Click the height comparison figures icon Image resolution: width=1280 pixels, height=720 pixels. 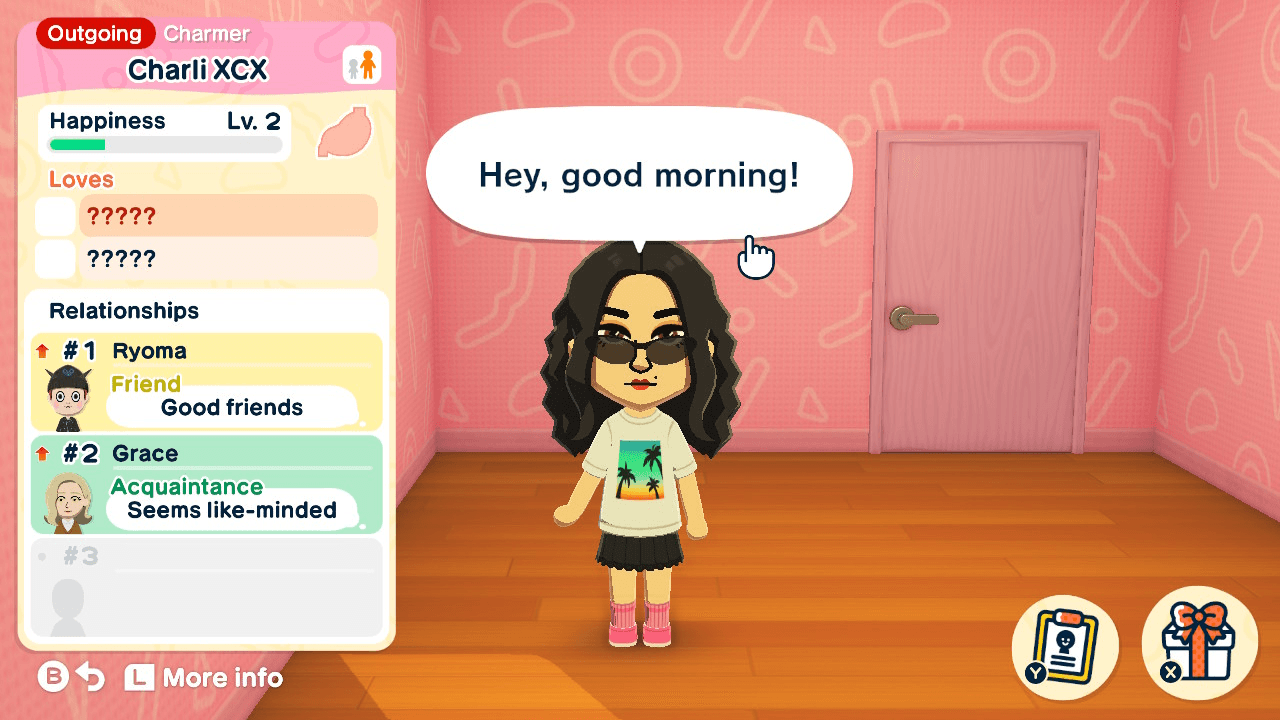364,64
